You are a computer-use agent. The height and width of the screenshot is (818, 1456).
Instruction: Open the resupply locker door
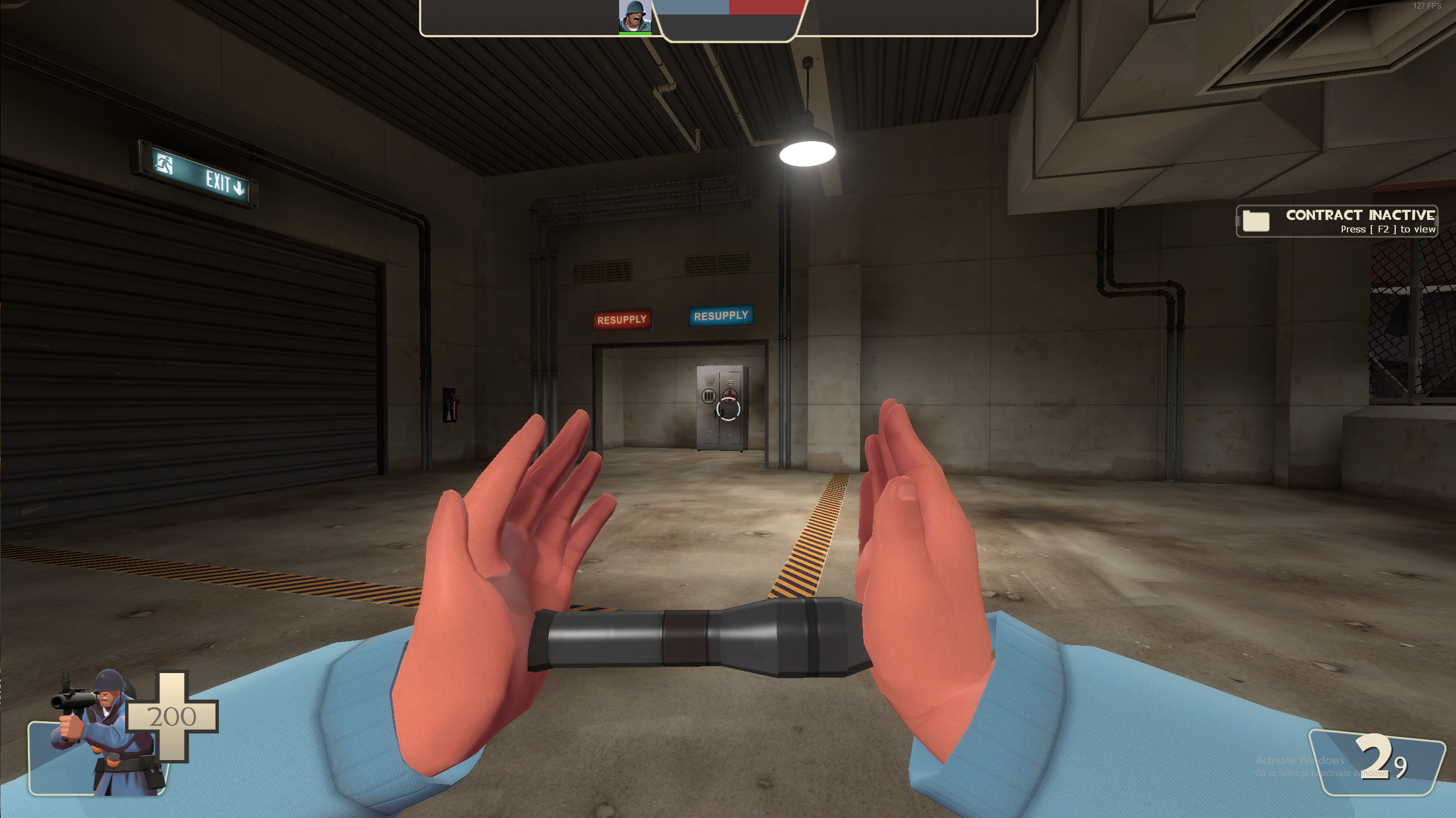coord(719,409)
